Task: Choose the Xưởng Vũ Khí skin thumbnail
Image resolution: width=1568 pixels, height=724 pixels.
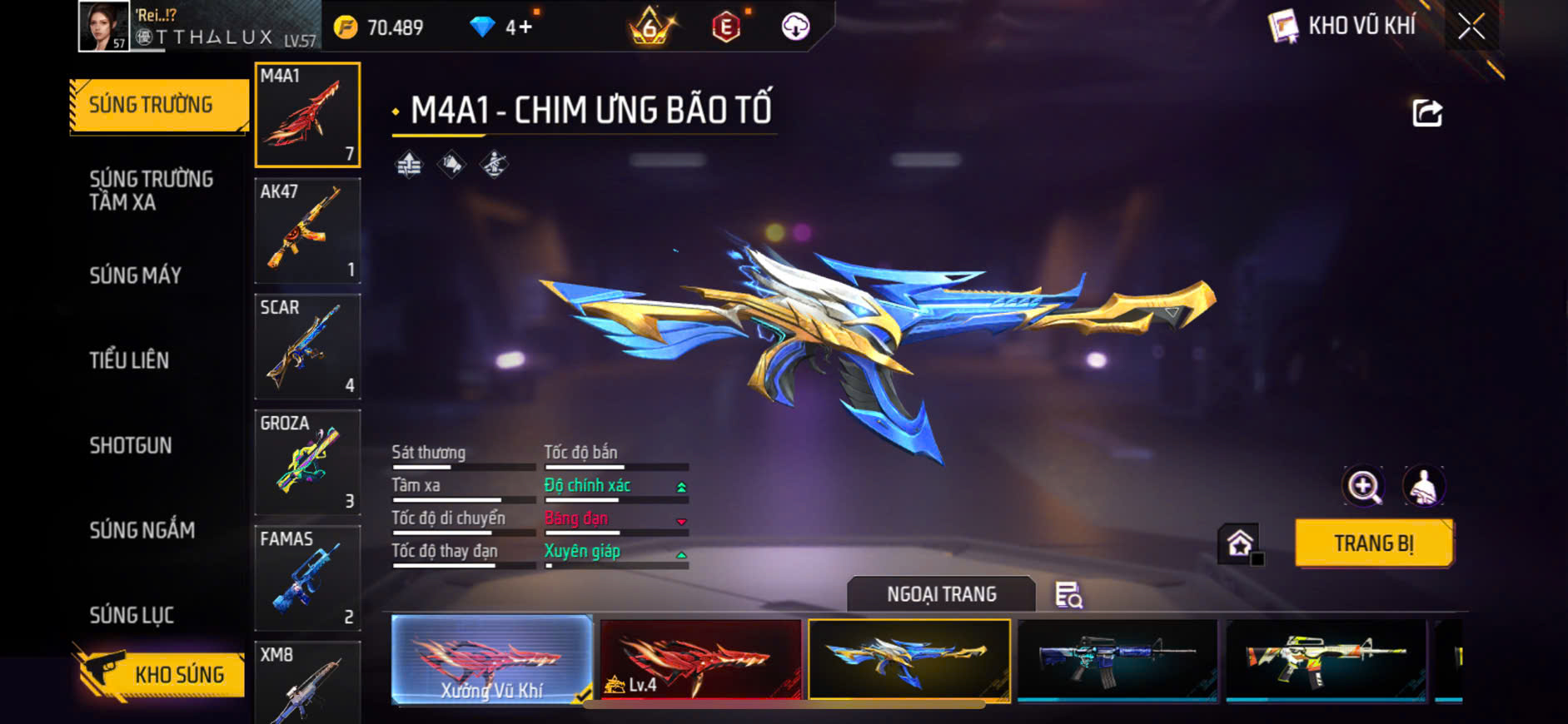Action: [491, 659]
